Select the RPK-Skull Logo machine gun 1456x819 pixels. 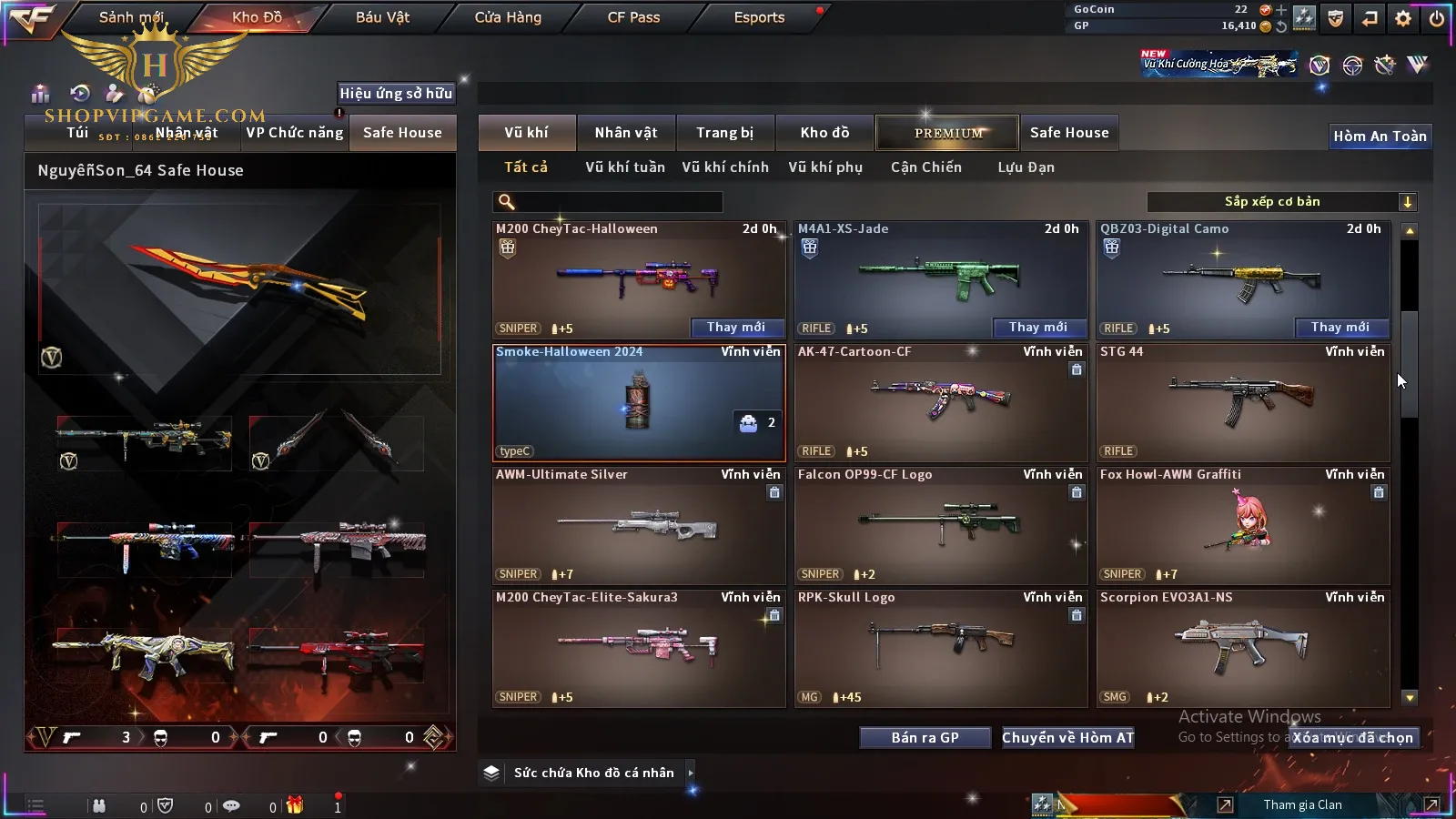tap(941, 648)
